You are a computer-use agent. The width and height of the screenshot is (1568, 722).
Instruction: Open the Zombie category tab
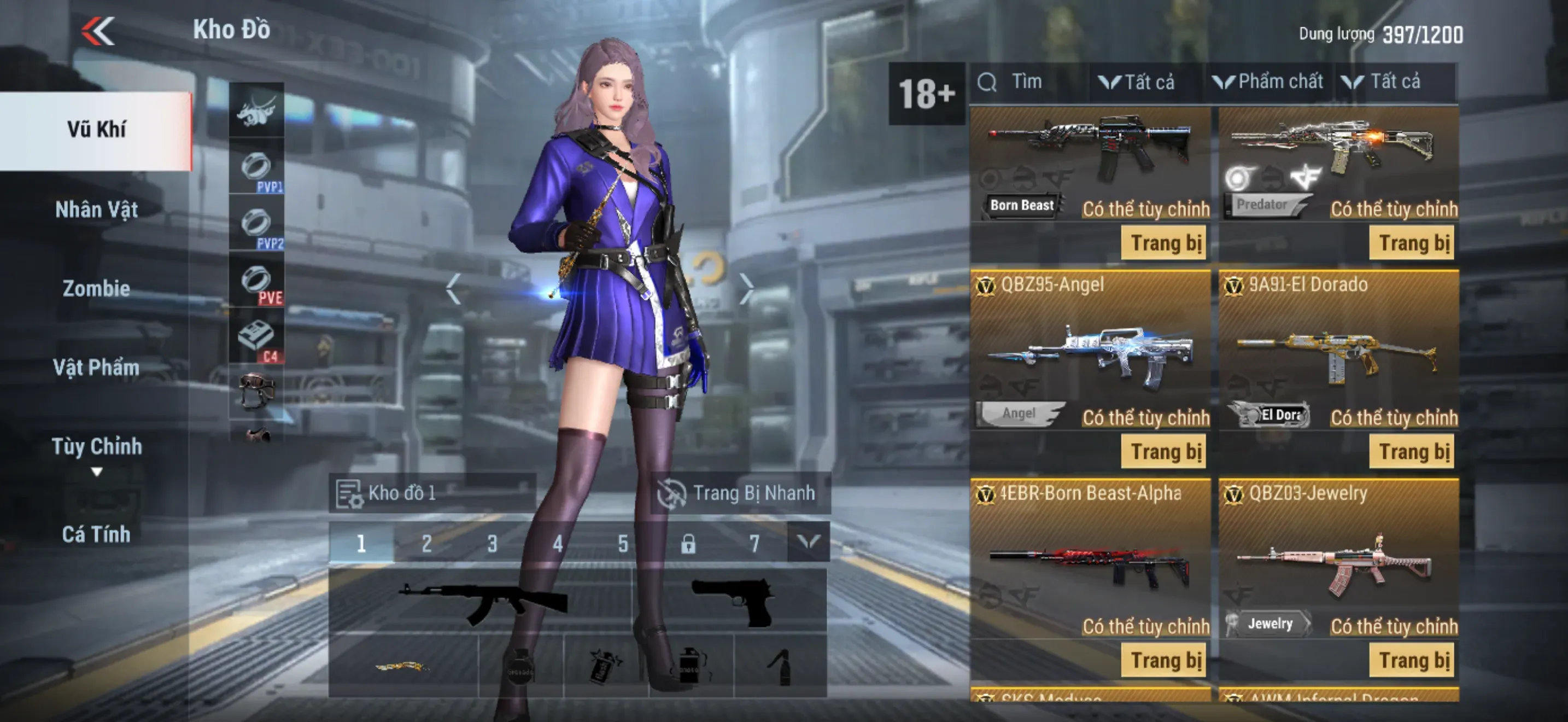tap(96, 289)
